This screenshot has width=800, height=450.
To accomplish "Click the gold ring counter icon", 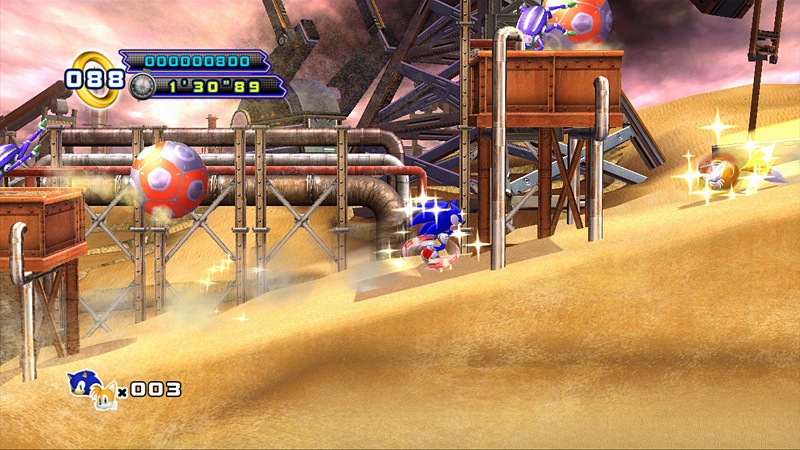I will pos(95,78).
